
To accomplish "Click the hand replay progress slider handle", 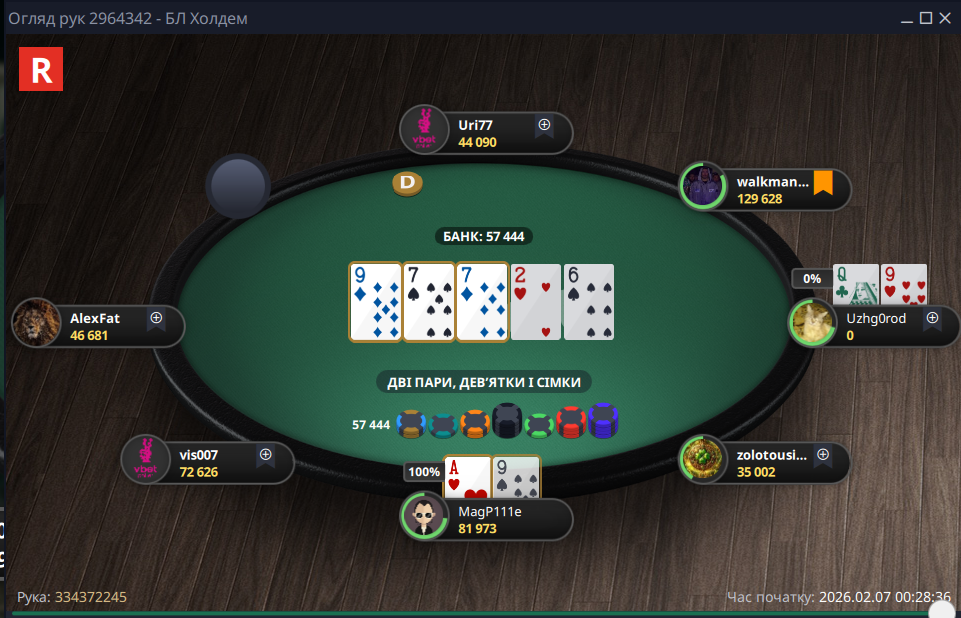I will point(940,610).
